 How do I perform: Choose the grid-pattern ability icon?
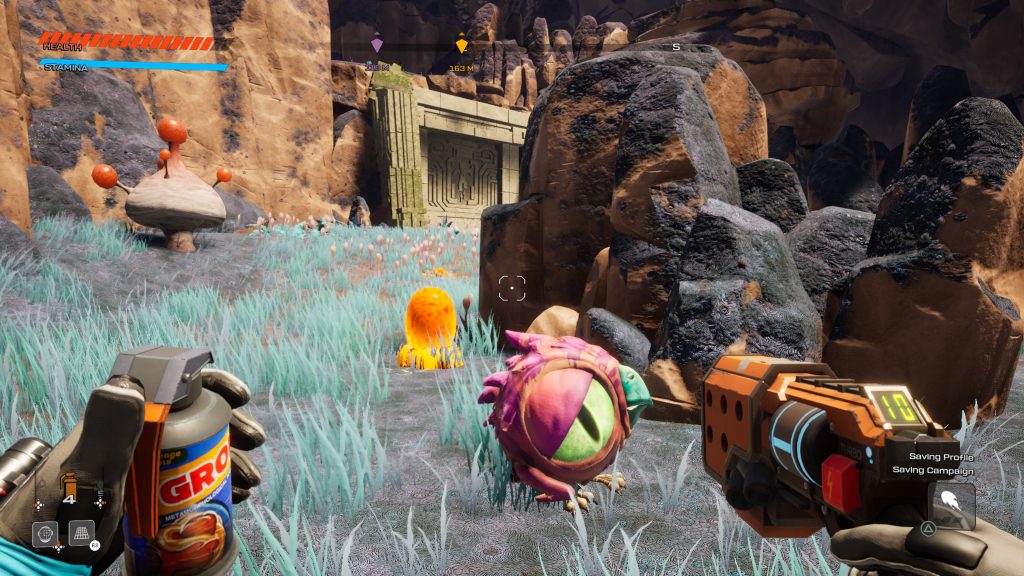81,533
